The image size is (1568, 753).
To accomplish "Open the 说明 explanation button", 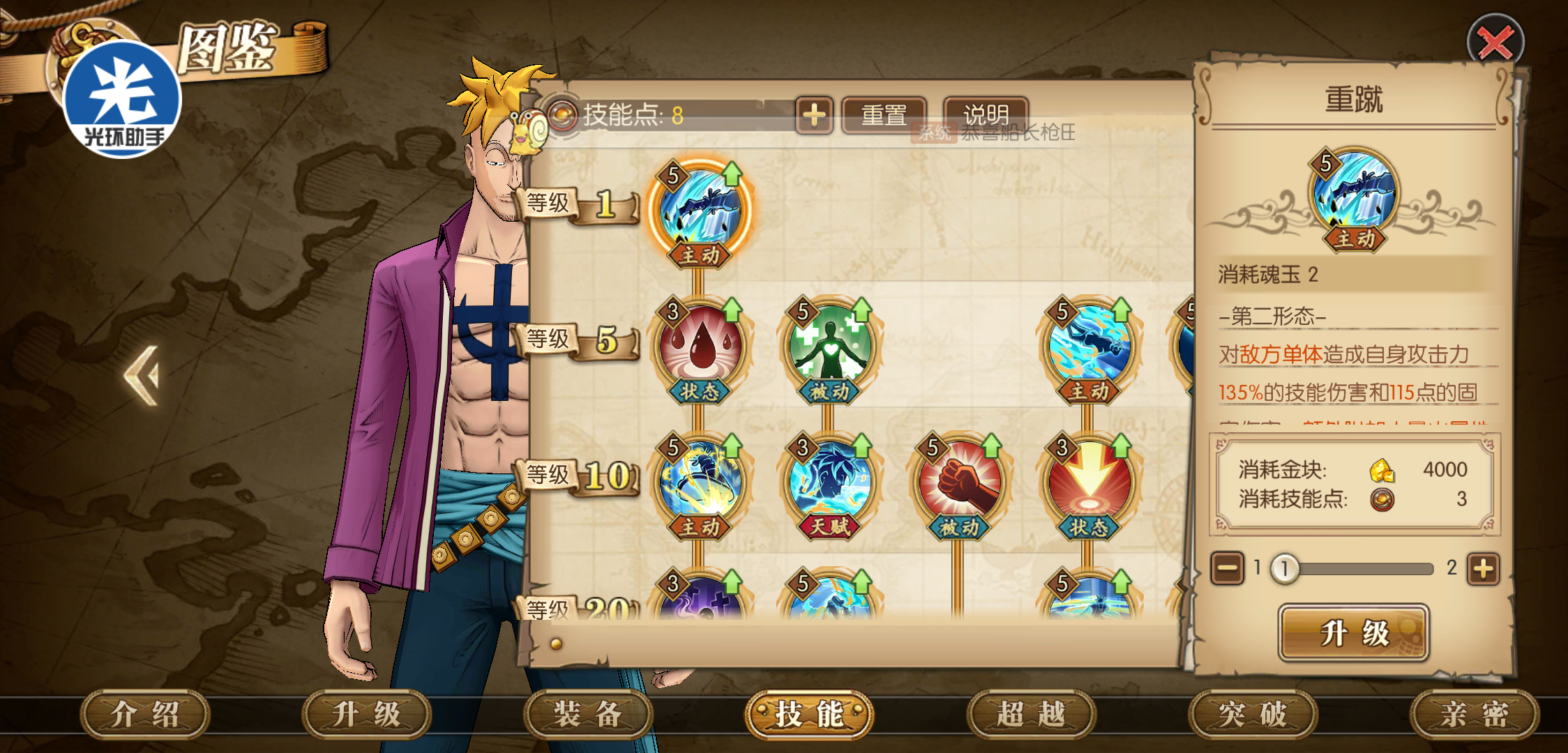I will [x=985, y=114].
